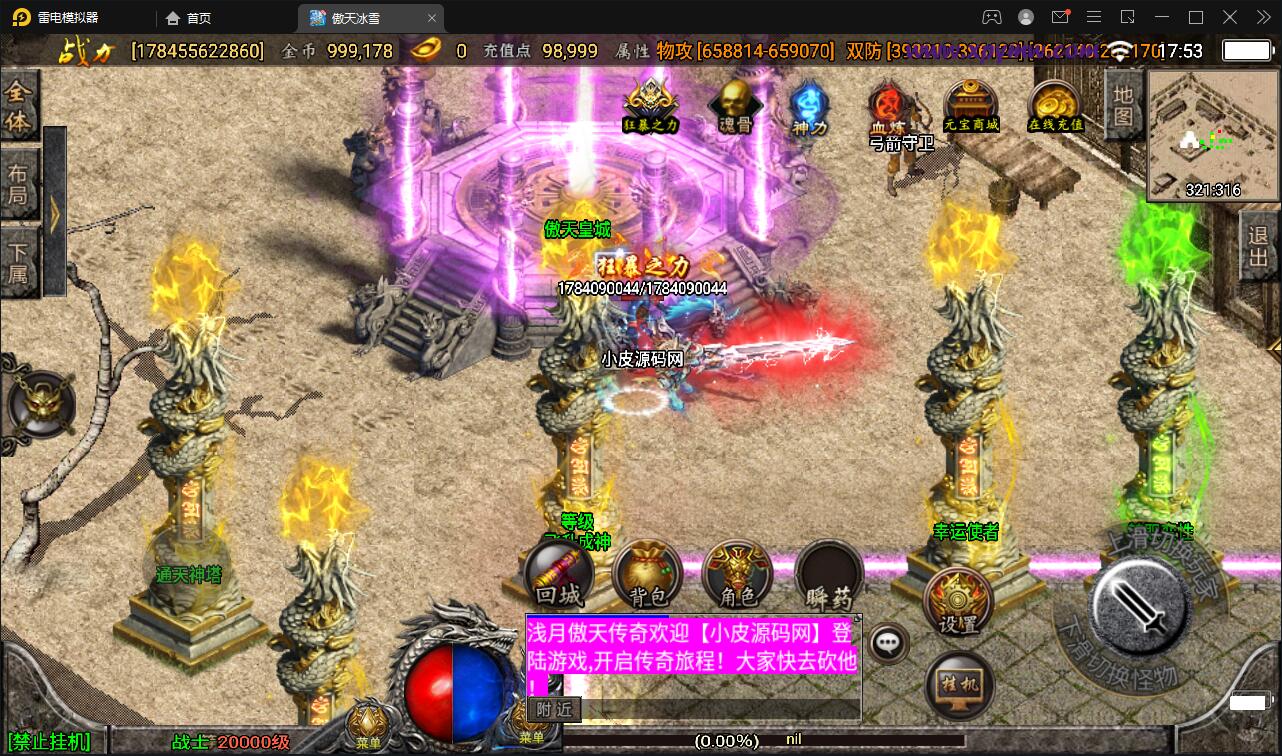This screenshot has width=1282, height=756.
Task: Use the 回城 return-to-town scroll
Action: 558,576
